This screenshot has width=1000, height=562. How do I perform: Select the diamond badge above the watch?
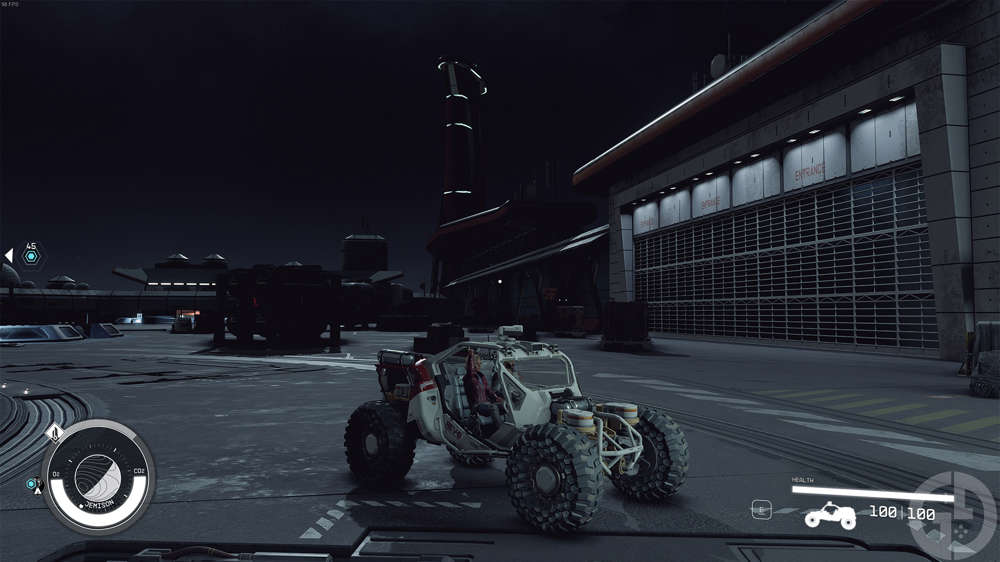click(x=55, y=433)
